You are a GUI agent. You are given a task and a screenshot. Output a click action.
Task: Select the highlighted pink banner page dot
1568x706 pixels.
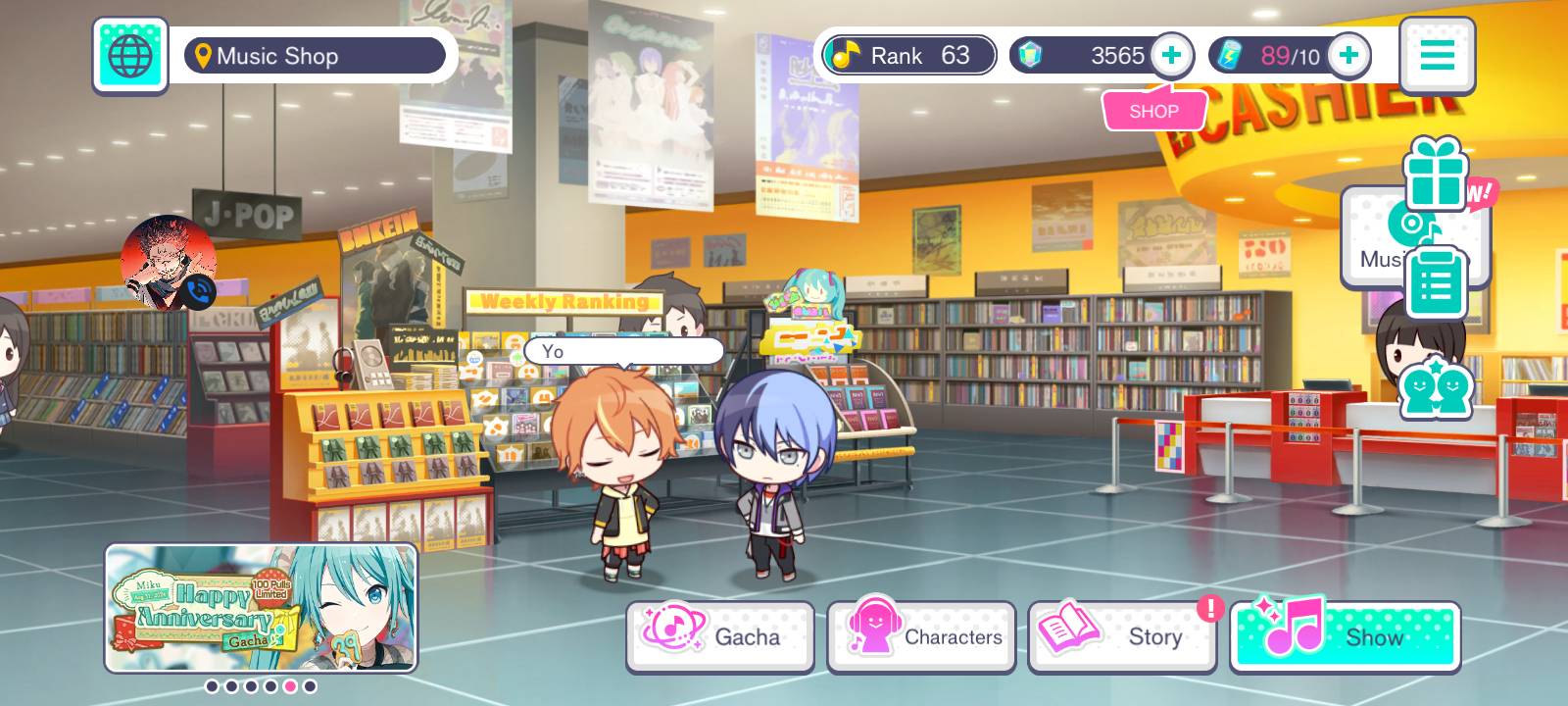[x=290, y=686]
